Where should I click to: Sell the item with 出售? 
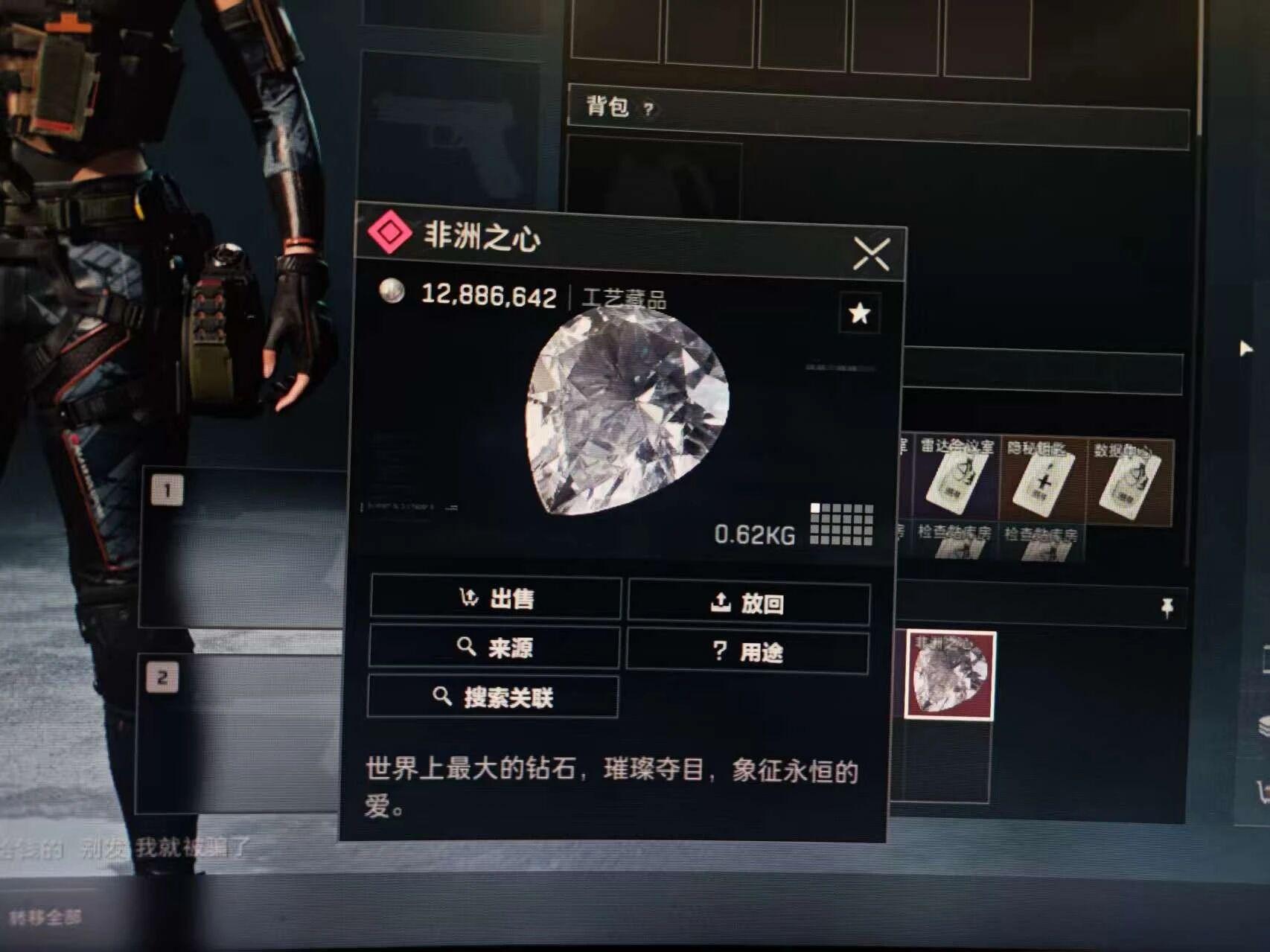tap(496, 598)
